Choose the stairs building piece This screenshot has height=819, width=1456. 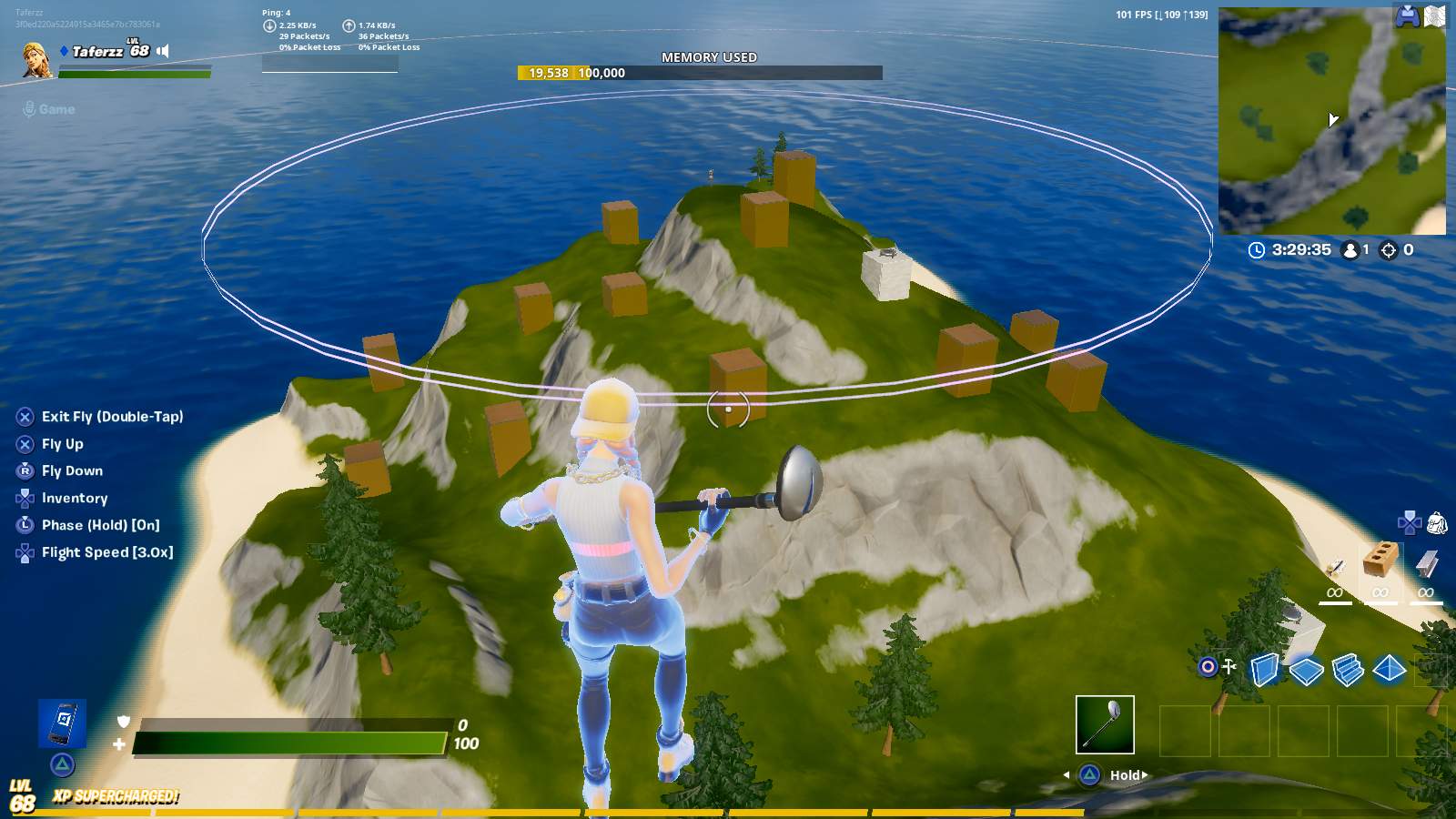(x=1348, y=670)
